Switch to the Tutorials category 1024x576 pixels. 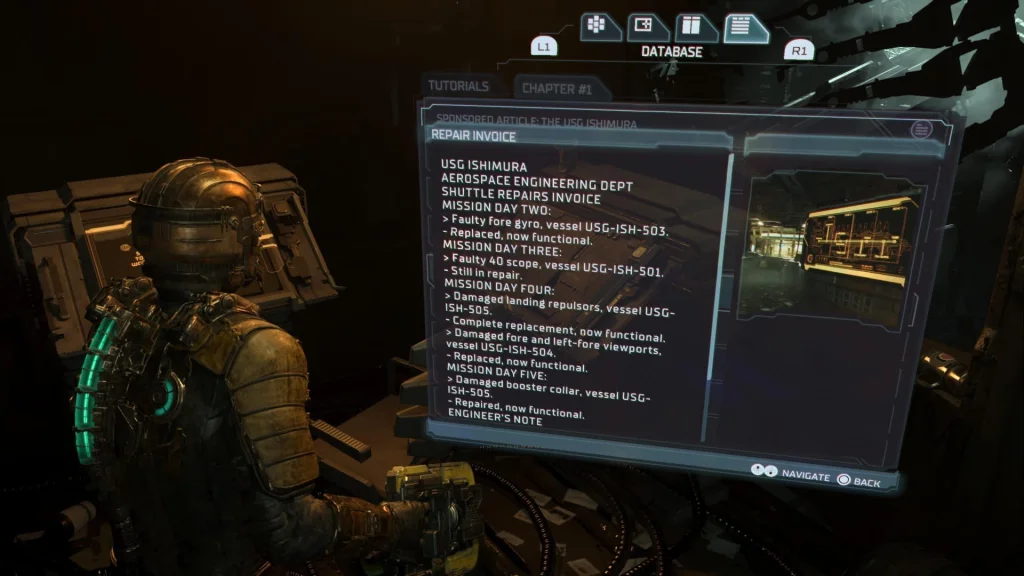(x=459, y=86)
